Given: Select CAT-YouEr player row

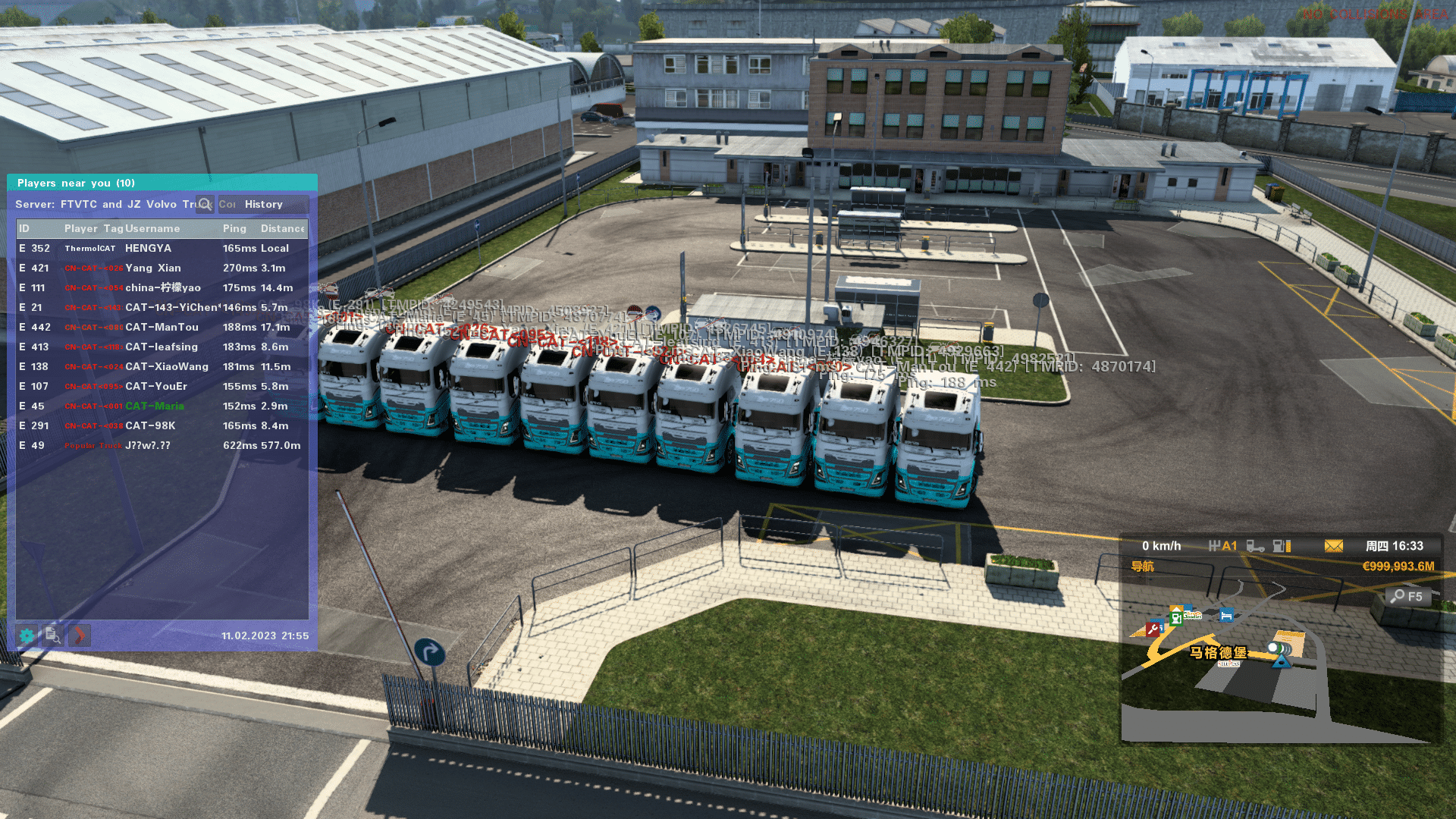Looking at the screenshot, I should (x=155, y=387).
